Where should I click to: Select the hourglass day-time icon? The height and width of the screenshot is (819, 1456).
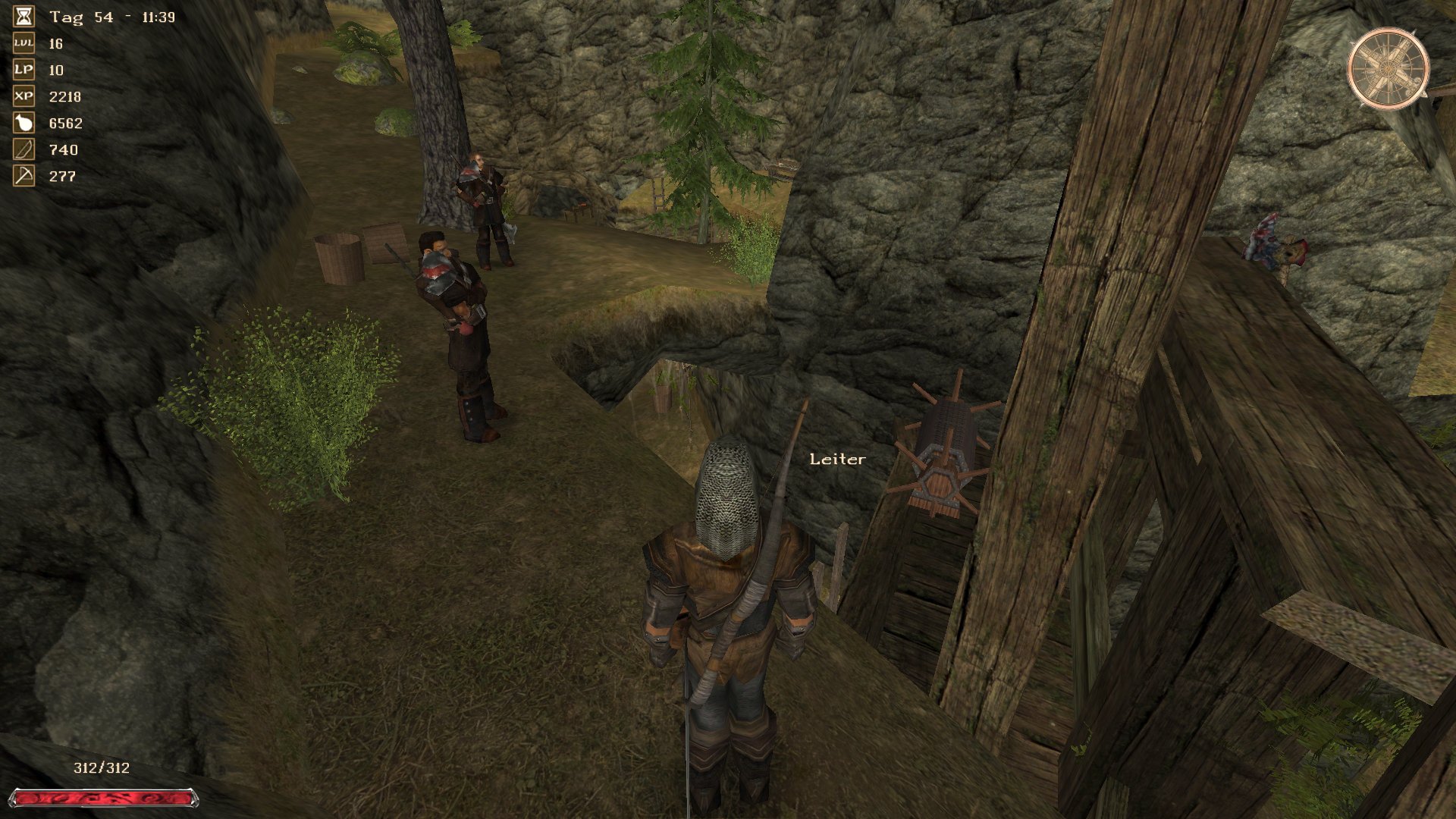tap(24, 17)
